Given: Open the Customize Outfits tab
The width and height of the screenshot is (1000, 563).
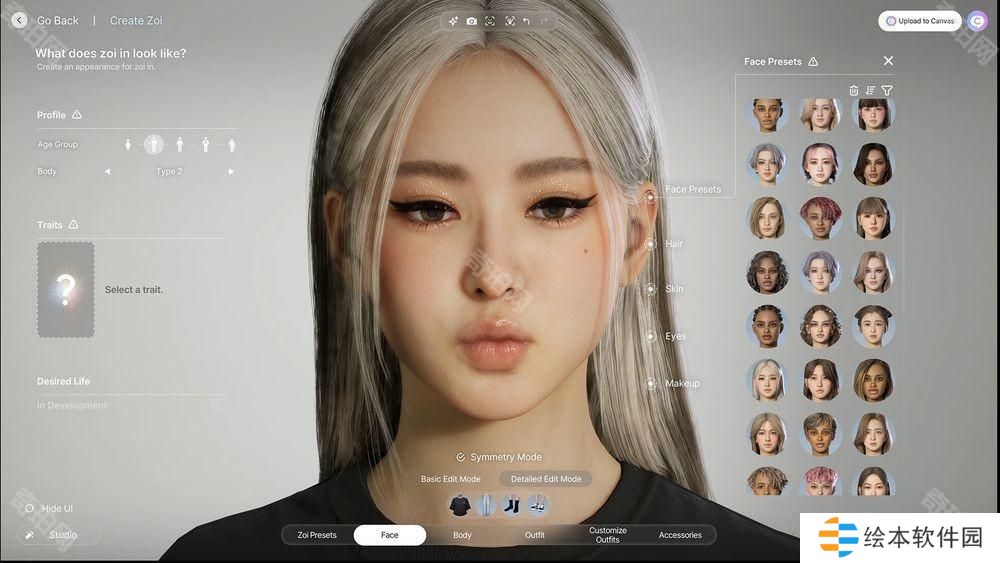Looking at the screenshot, I should tap(607, 535).
